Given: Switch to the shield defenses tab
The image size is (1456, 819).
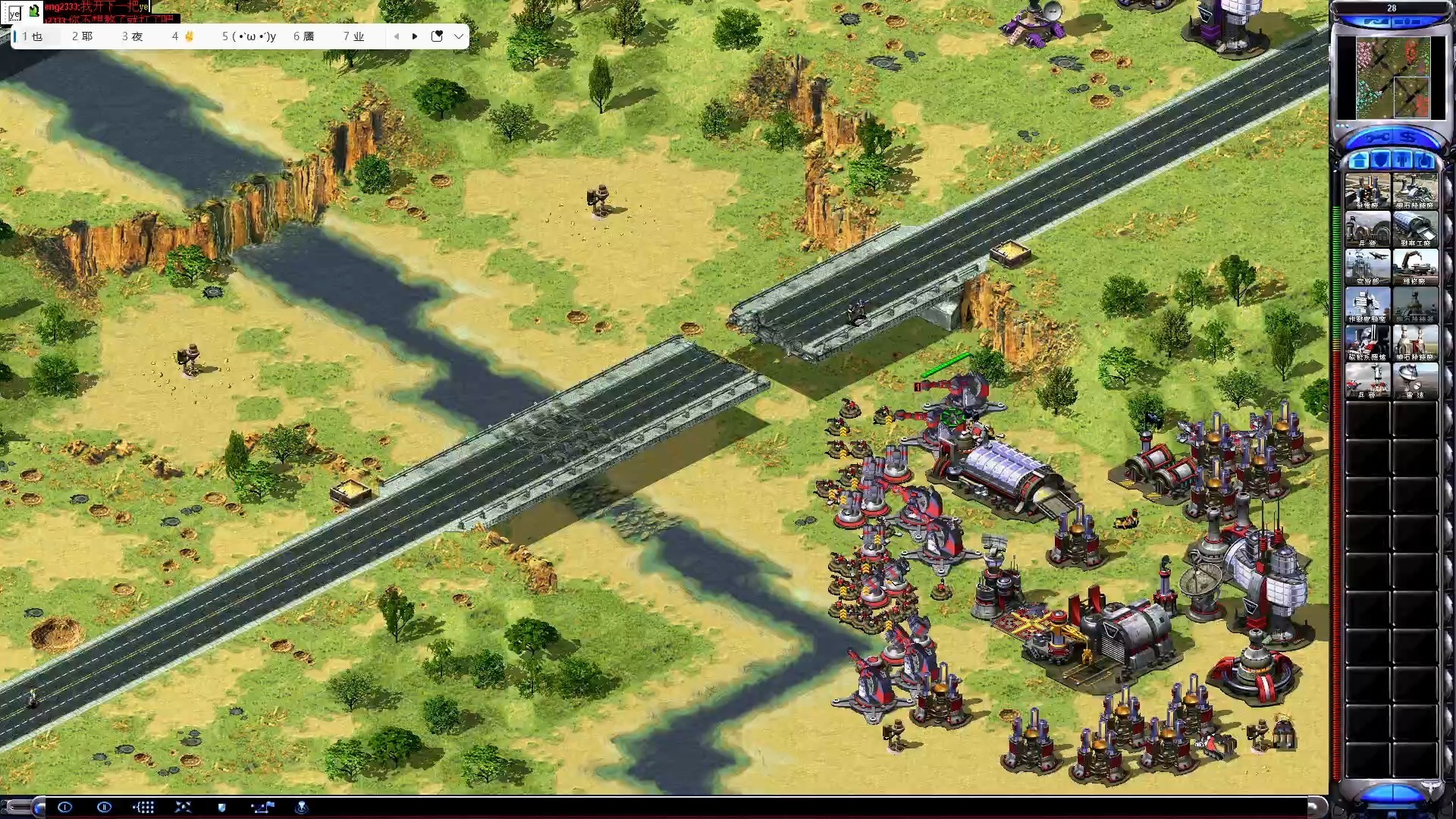Looking at the screenshot, I should (1382, 161).
